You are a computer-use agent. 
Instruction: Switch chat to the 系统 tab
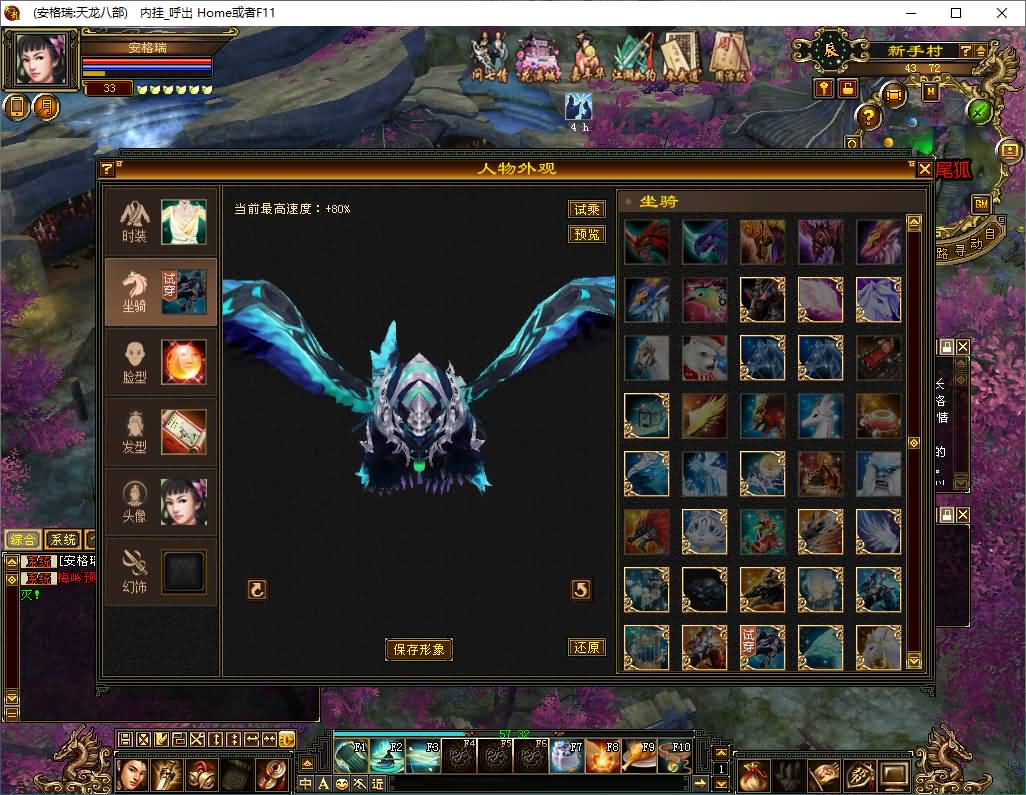(62, 539)
